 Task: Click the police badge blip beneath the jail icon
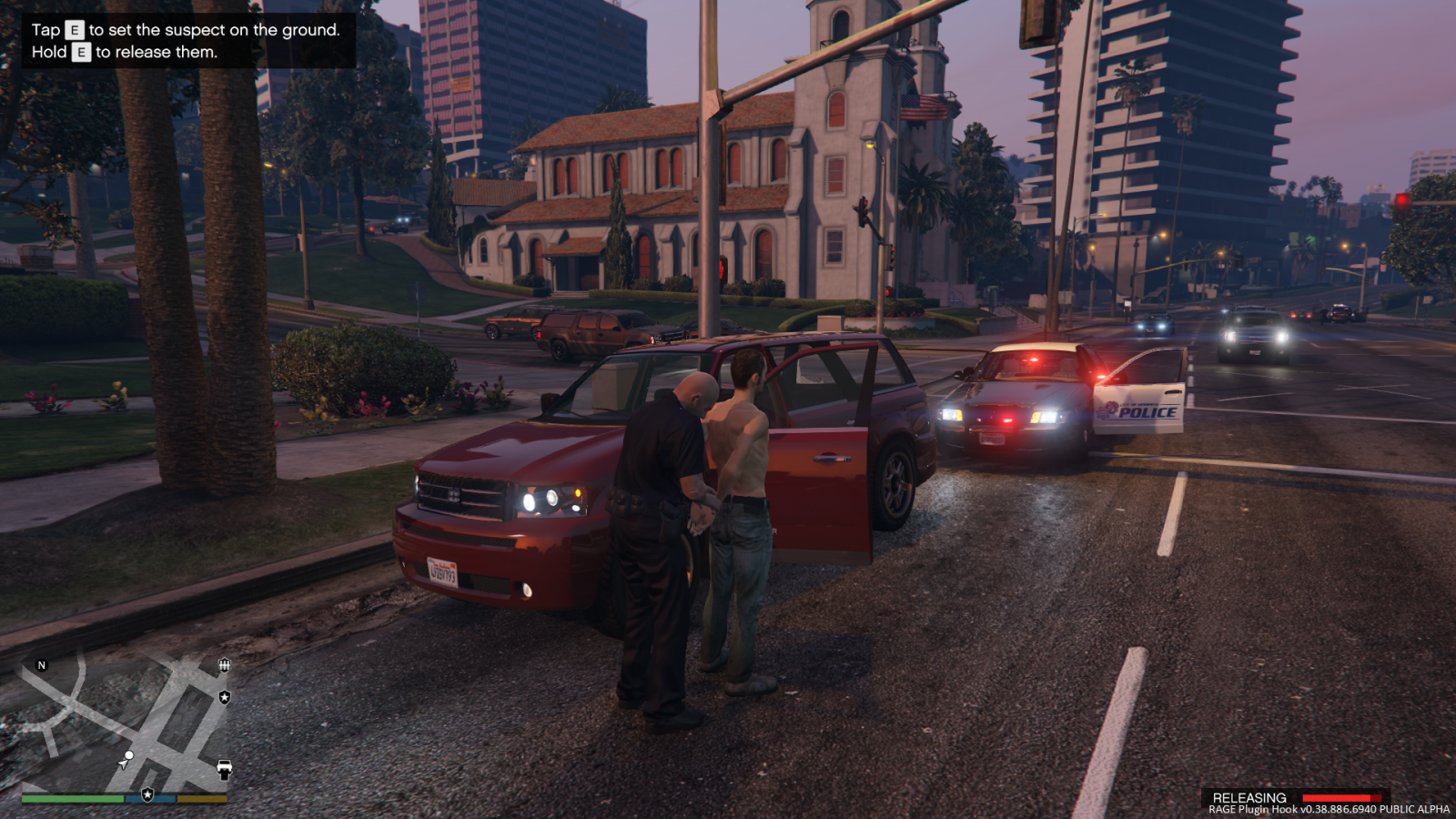tap(225, 697)
